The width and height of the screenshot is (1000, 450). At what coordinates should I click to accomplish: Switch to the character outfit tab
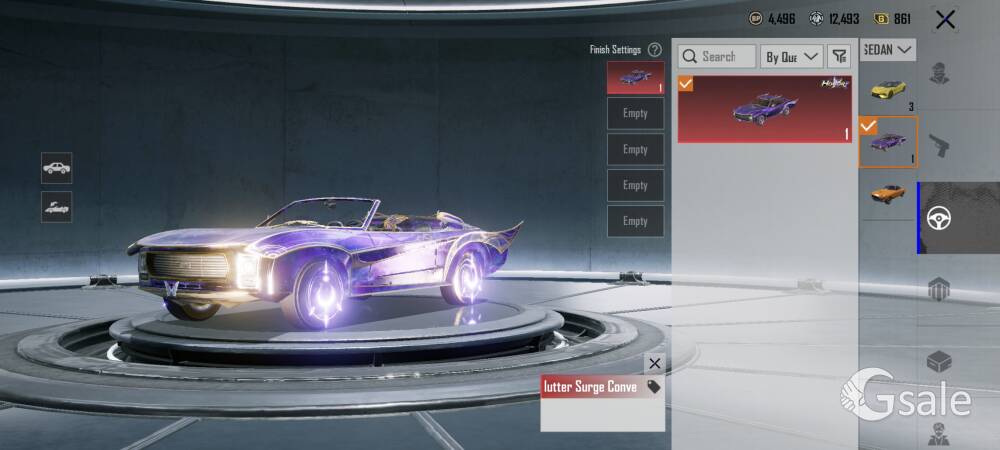[x=938, y=73]
